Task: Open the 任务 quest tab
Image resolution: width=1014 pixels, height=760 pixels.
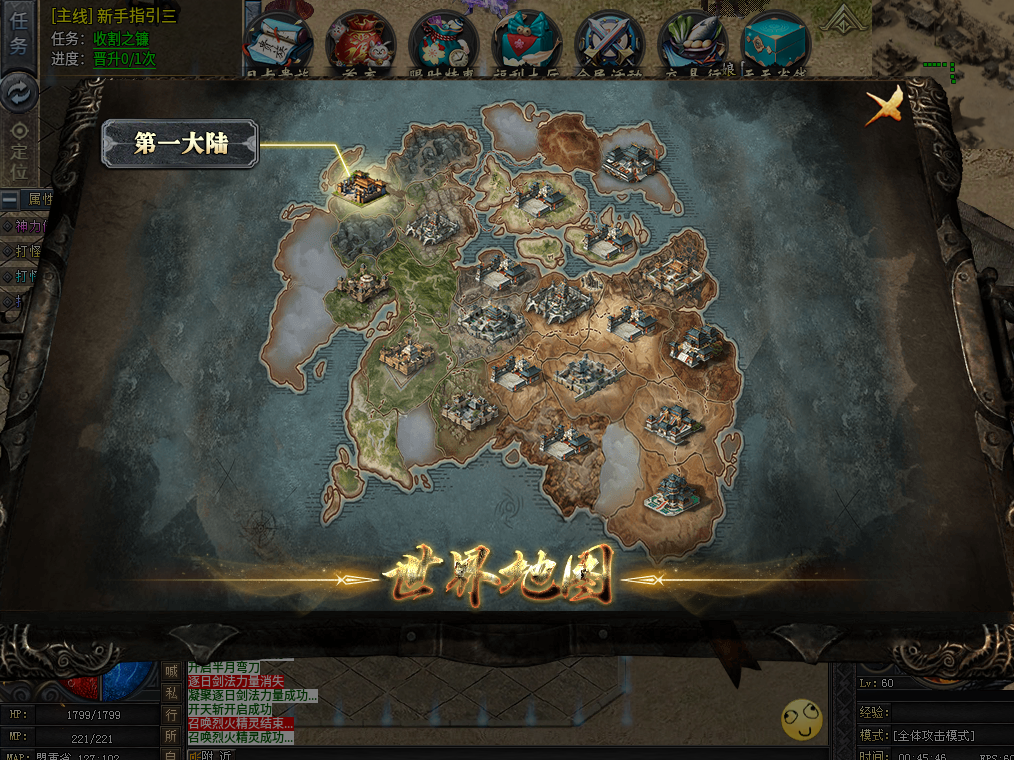Action: click(19, 32)
